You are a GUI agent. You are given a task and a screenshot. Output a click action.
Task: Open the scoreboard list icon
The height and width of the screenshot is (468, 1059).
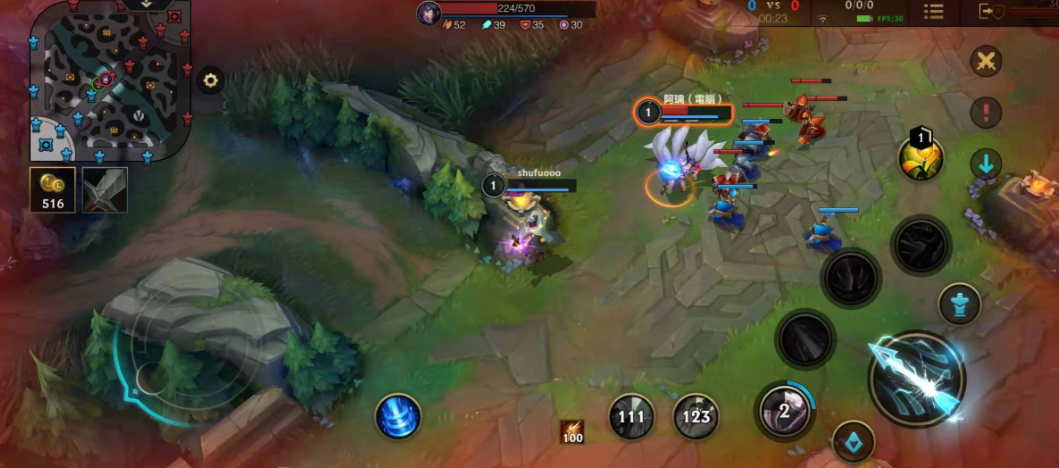click(933, 11)
